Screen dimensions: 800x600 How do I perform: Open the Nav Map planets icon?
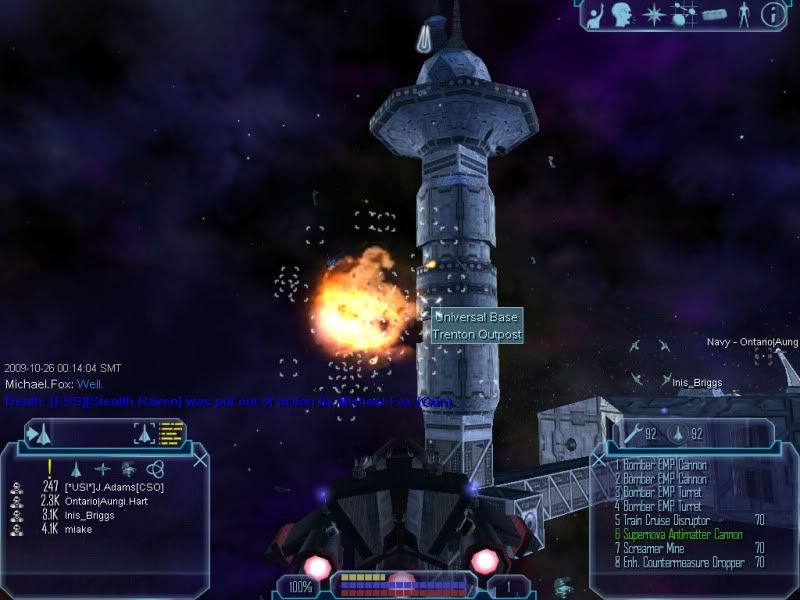[683, 15]
